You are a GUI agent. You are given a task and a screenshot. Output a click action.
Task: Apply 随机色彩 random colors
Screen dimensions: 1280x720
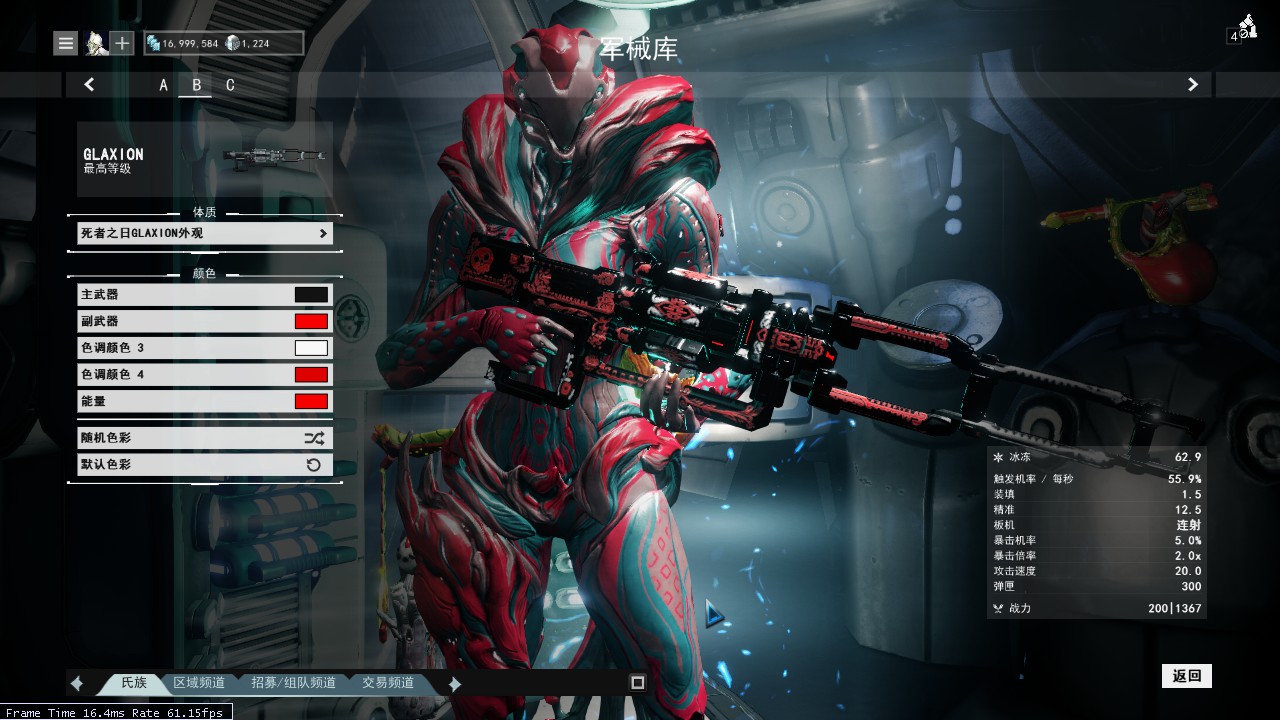click(x=204, y=438)
